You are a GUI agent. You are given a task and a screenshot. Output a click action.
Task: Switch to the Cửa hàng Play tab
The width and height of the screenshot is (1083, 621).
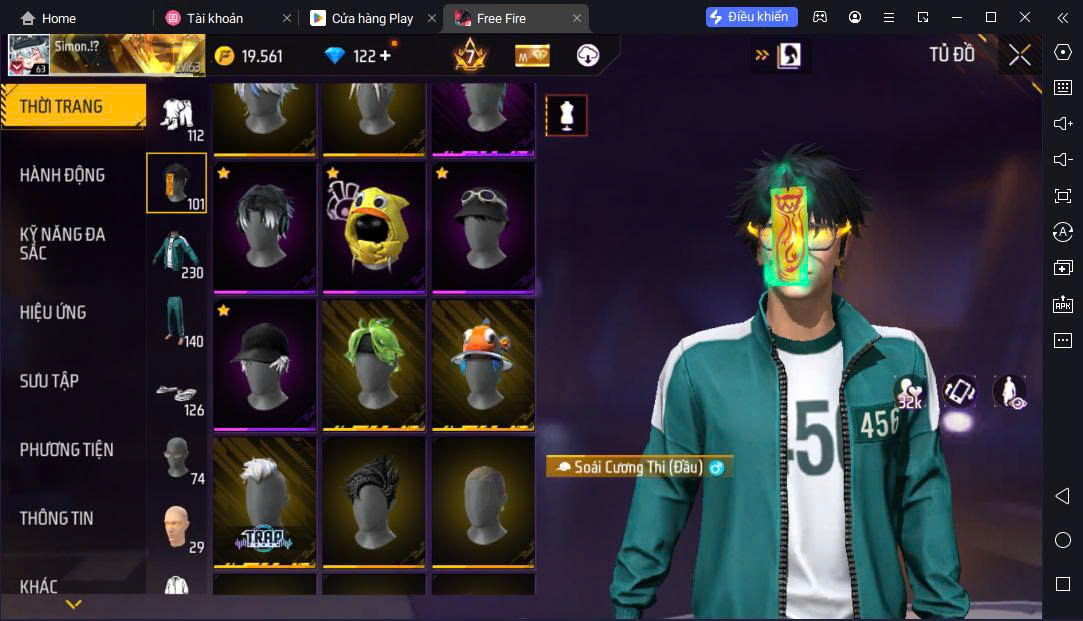point(371,18)
